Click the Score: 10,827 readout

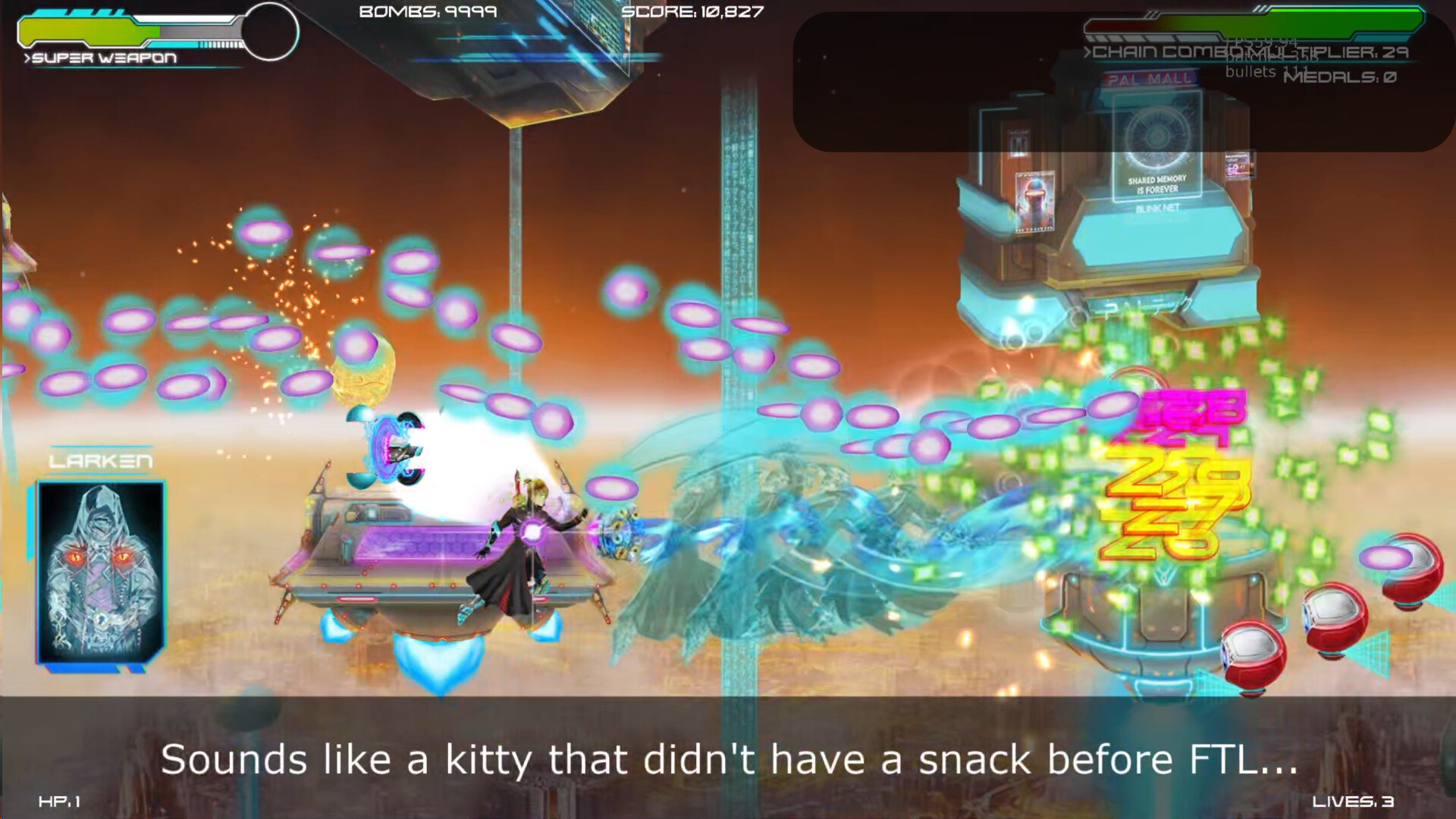point(690,13)
